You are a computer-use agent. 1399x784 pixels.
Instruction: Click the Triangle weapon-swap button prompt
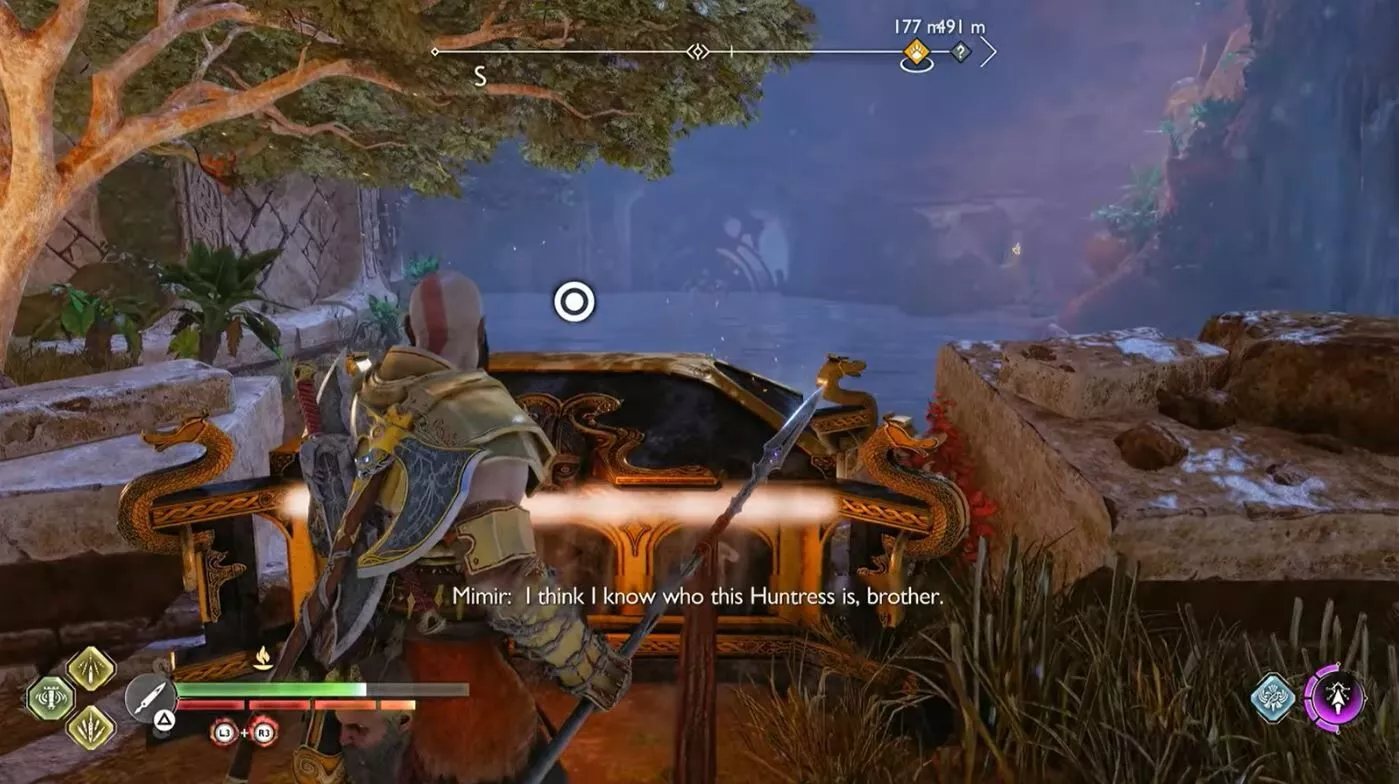tap(163, 718)
